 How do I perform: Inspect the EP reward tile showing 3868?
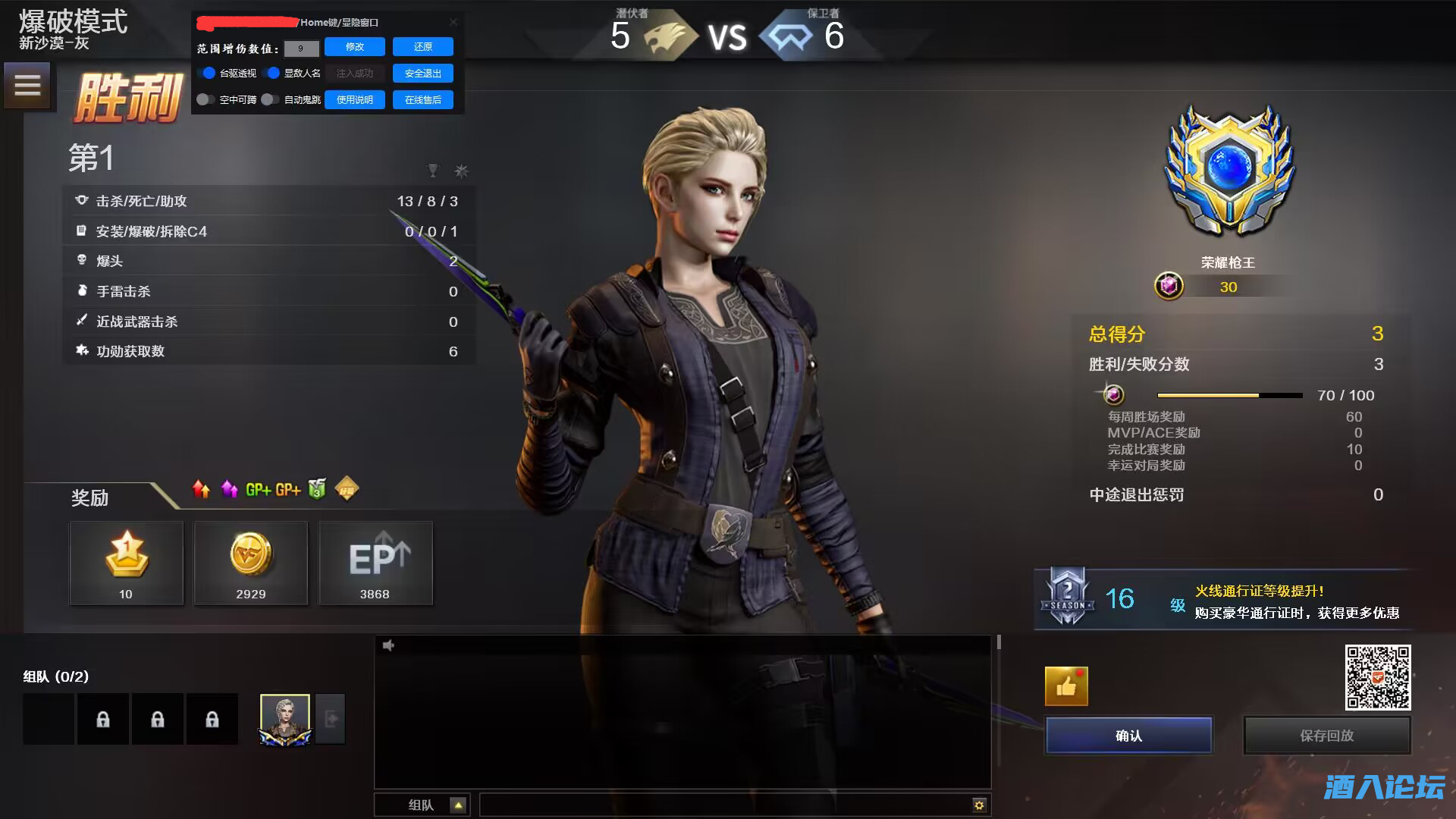tap(375, 563)
